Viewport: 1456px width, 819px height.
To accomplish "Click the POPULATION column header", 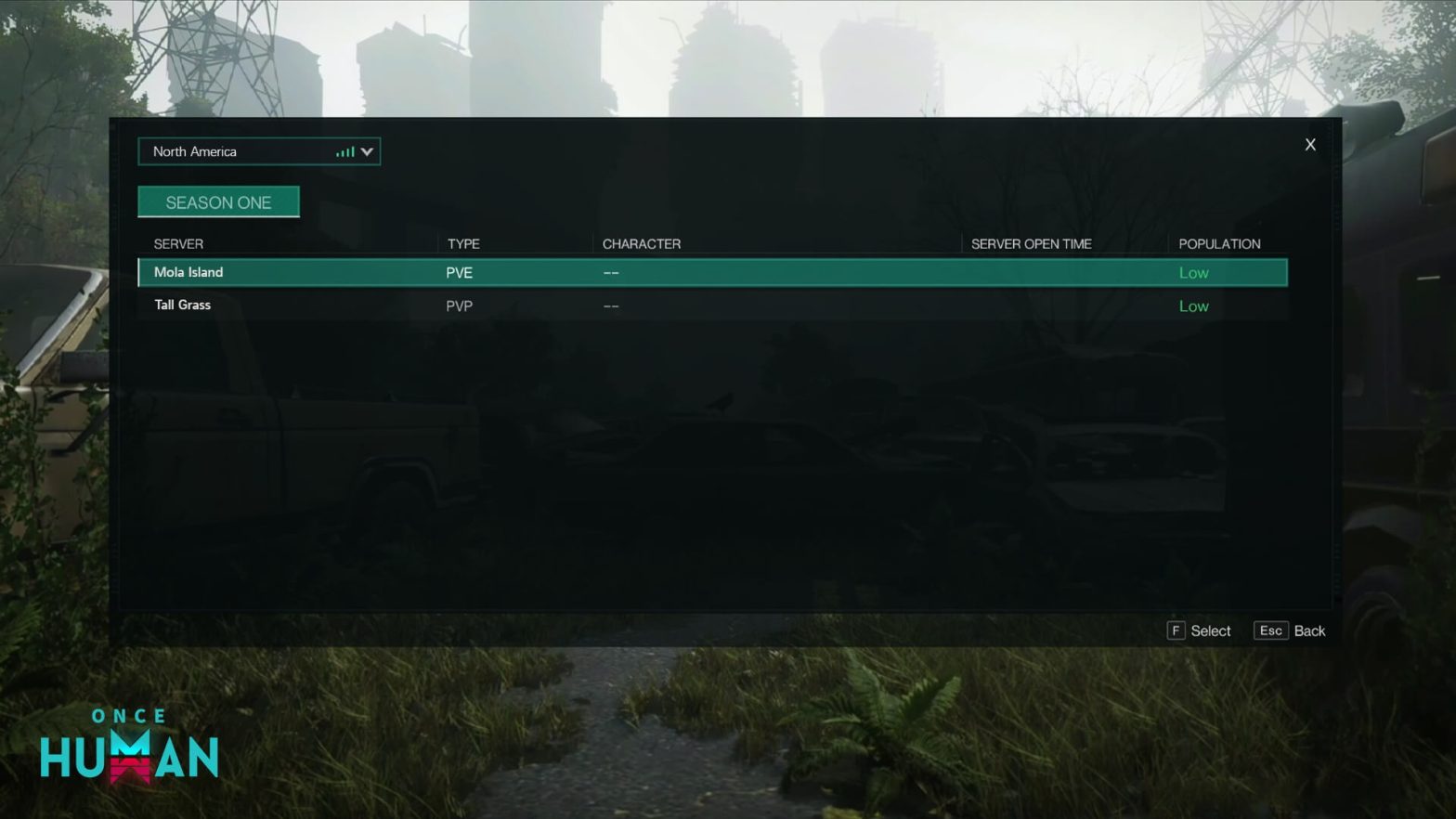I will [x=1219, y=243].
